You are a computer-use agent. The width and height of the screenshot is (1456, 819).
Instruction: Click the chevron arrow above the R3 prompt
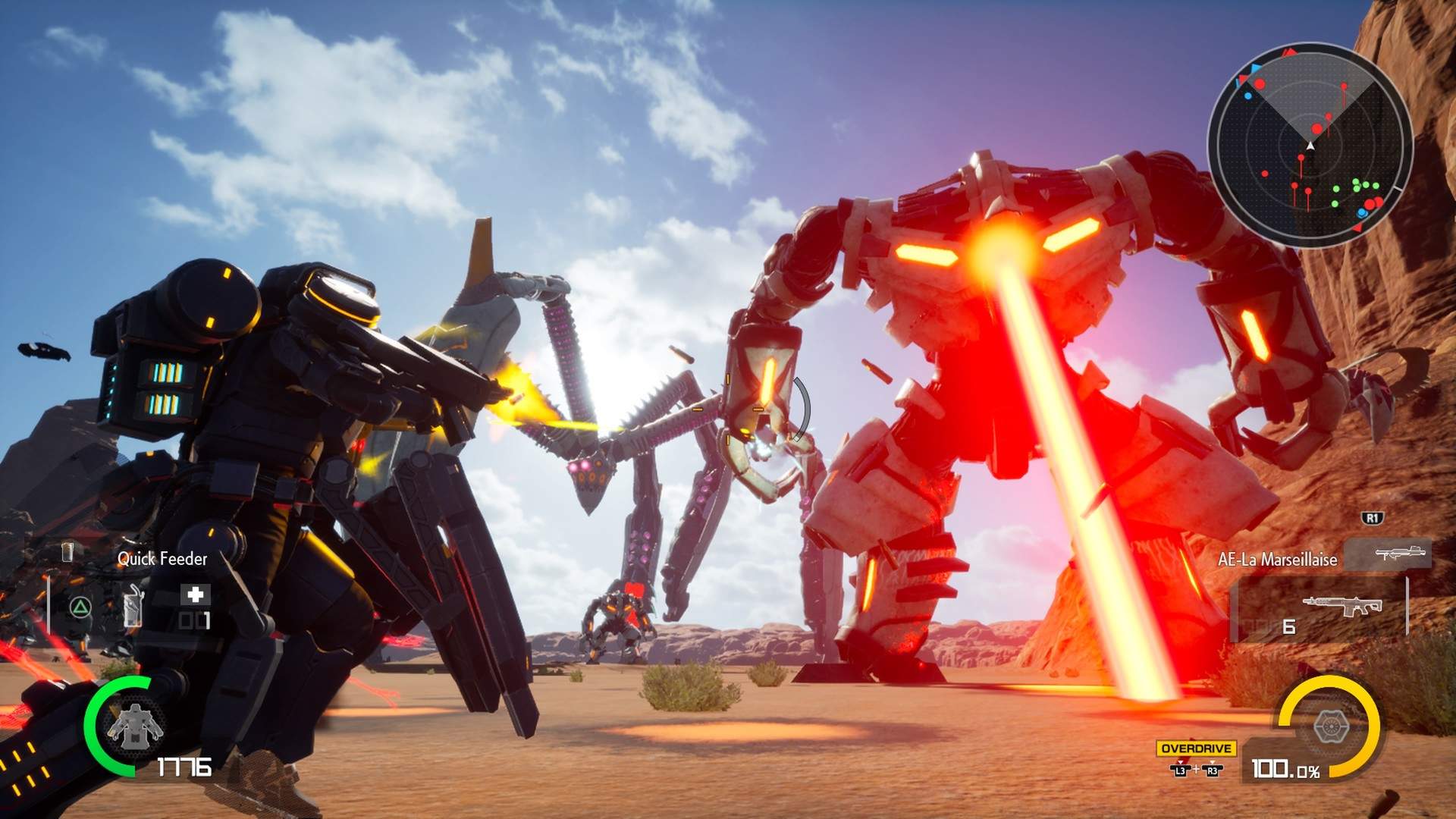pyautogui.click(x=1212, y=762)
